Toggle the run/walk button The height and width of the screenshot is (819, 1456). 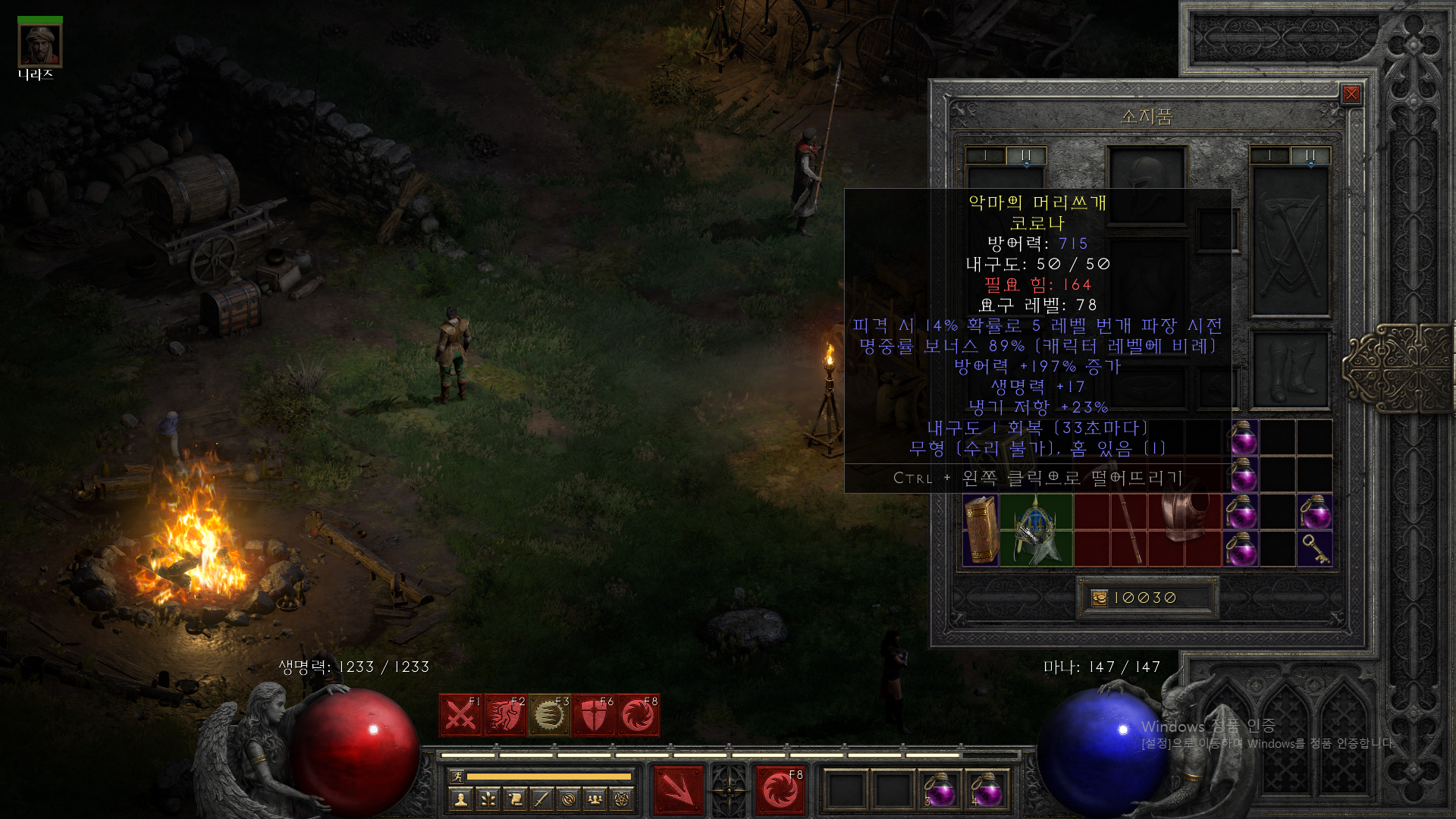(x=457, y=777)
